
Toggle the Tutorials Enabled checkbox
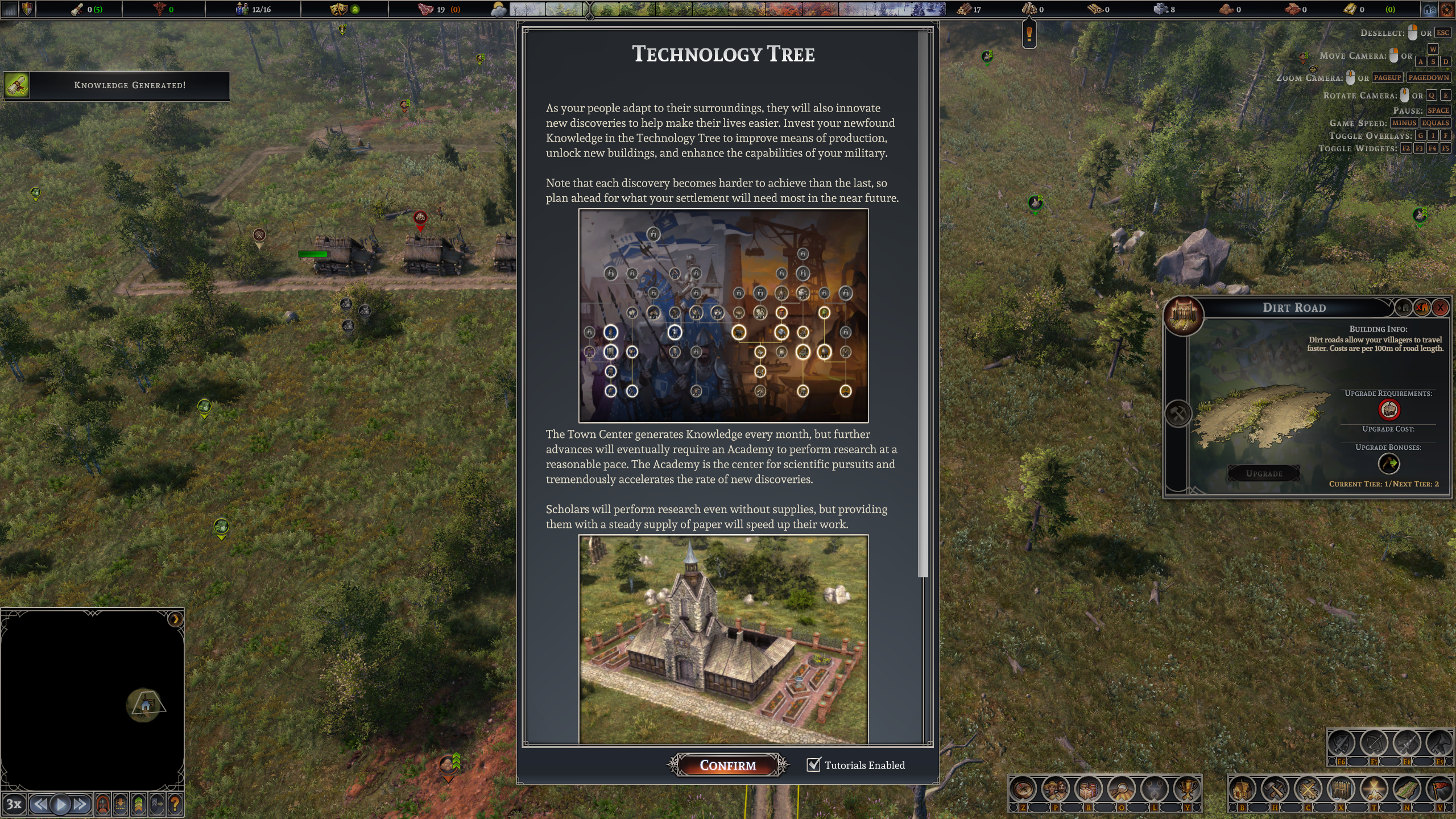click(814, 764)
